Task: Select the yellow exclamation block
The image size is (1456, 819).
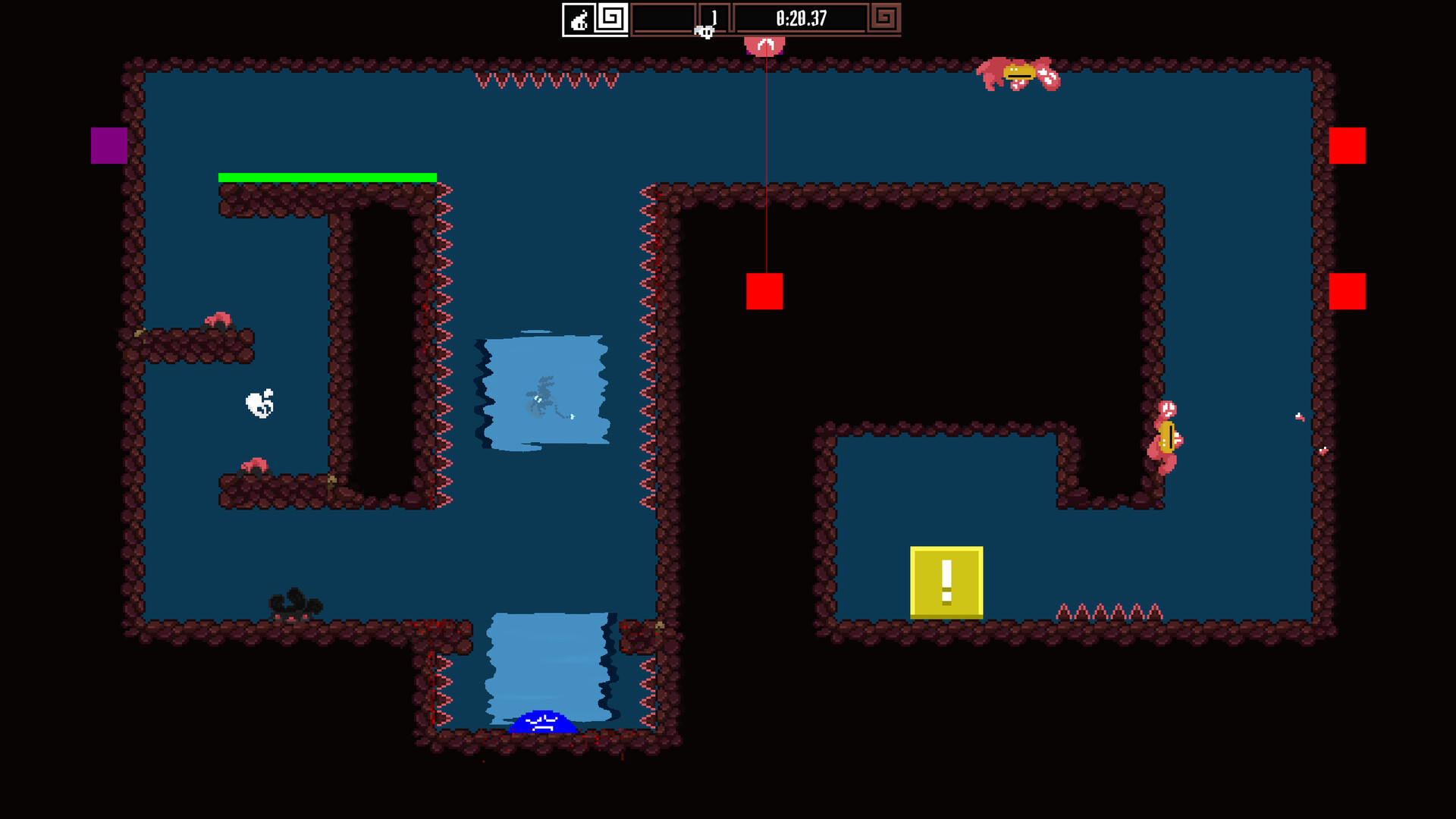Action: click(x=946, y=582)
